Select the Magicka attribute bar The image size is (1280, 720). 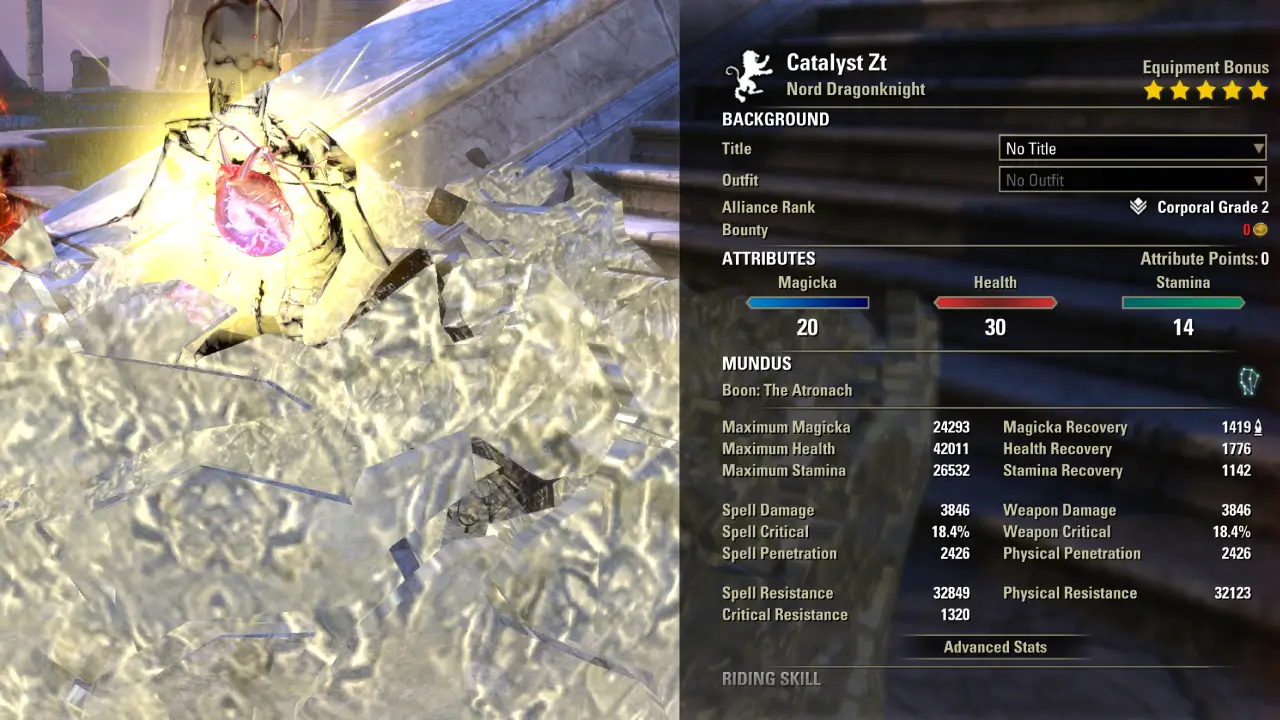click(807, 303)
